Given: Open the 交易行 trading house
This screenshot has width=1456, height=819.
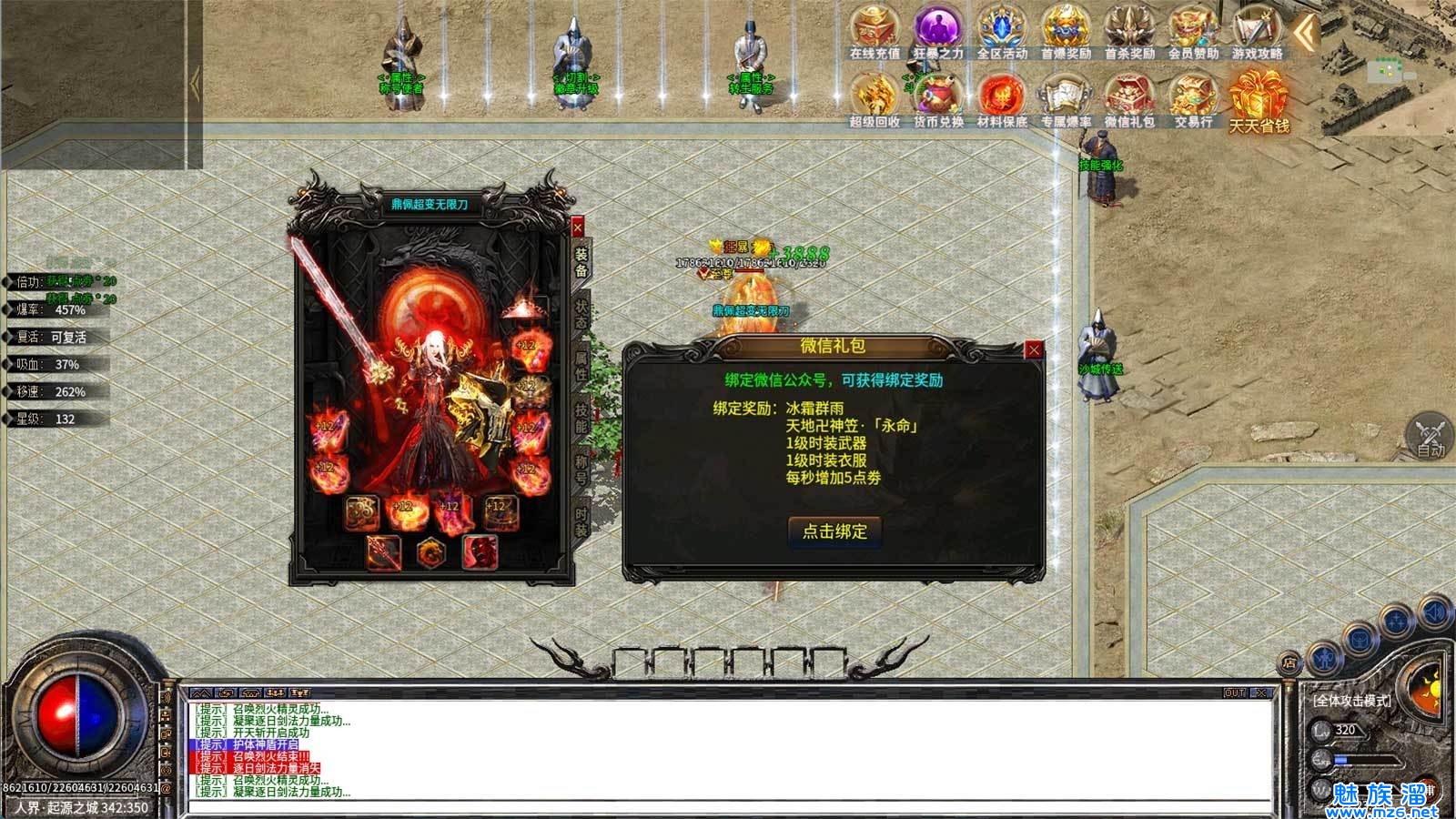Looking at the screenshot, I should [x=1193, y=98].
